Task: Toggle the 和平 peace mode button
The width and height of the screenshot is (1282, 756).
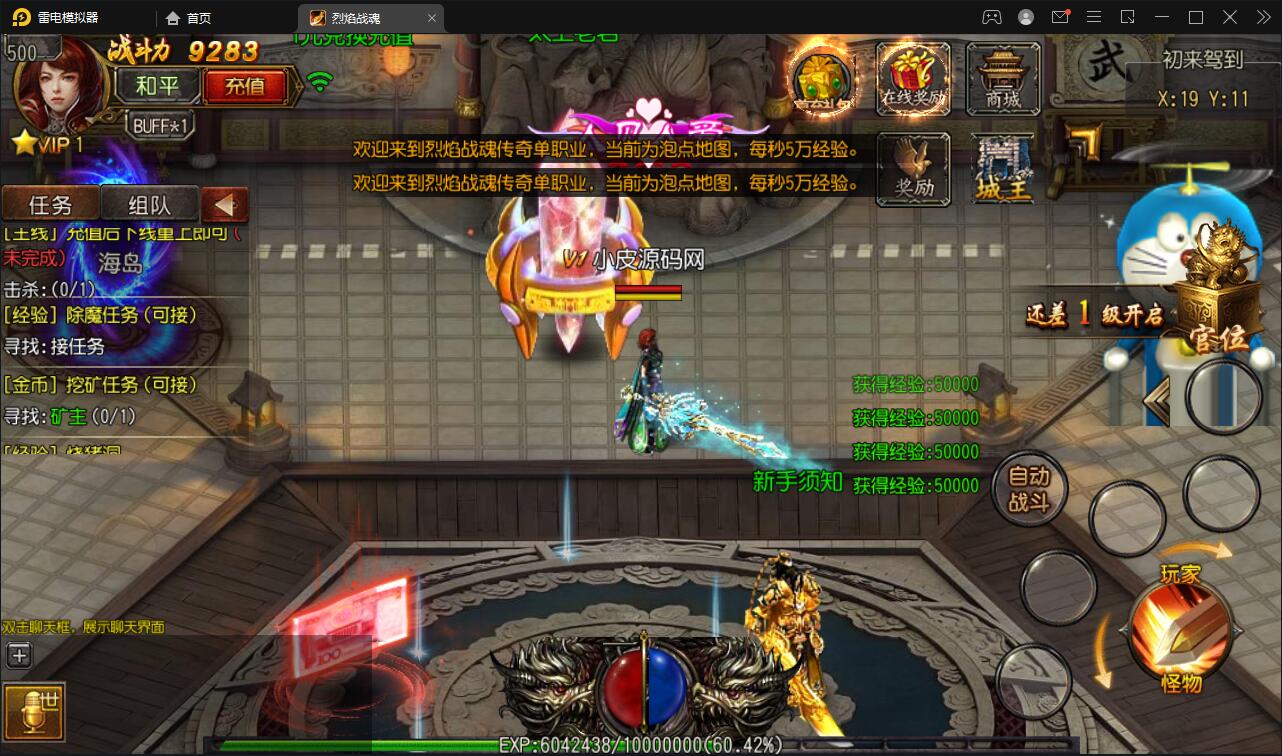Action: 157,87
